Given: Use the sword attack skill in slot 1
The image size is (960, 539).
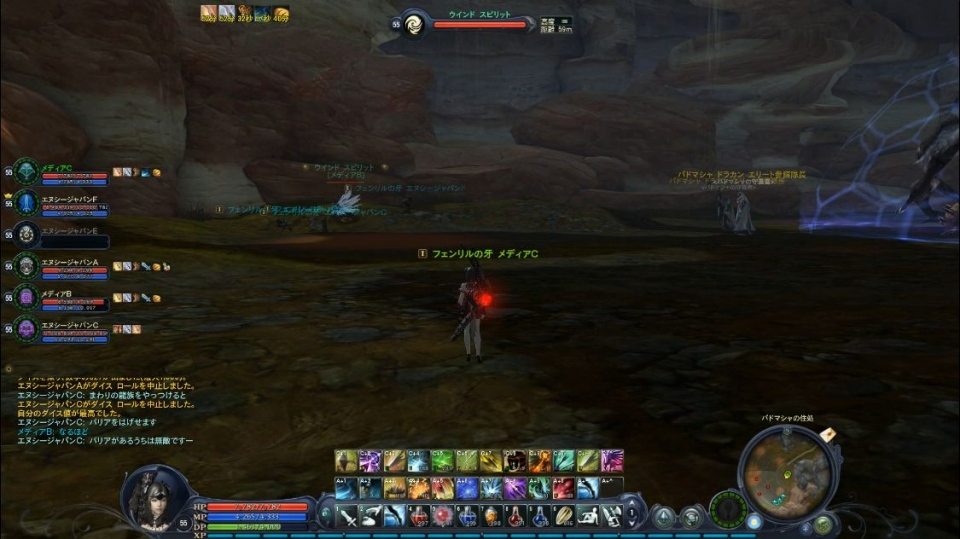Looking at the screenshot, I should pyautogui.click(x=346, y=516).
